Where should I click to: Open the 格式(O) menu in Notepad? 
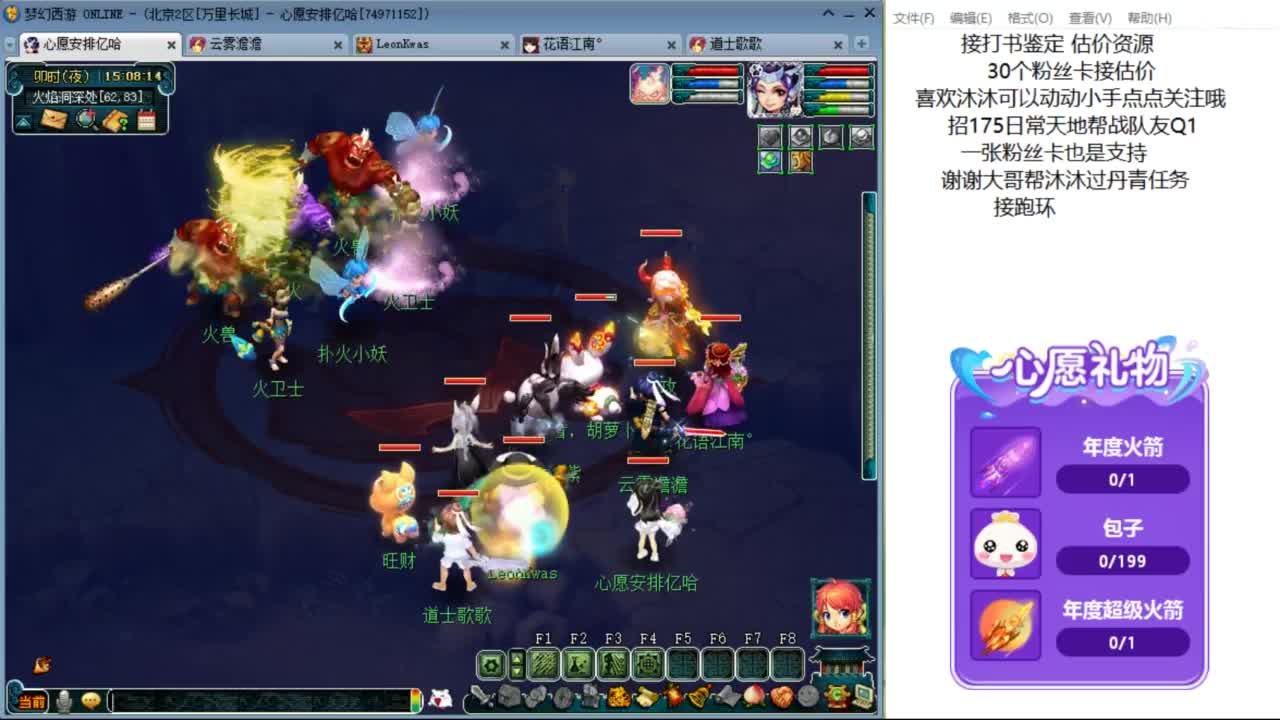point(1030,18)
